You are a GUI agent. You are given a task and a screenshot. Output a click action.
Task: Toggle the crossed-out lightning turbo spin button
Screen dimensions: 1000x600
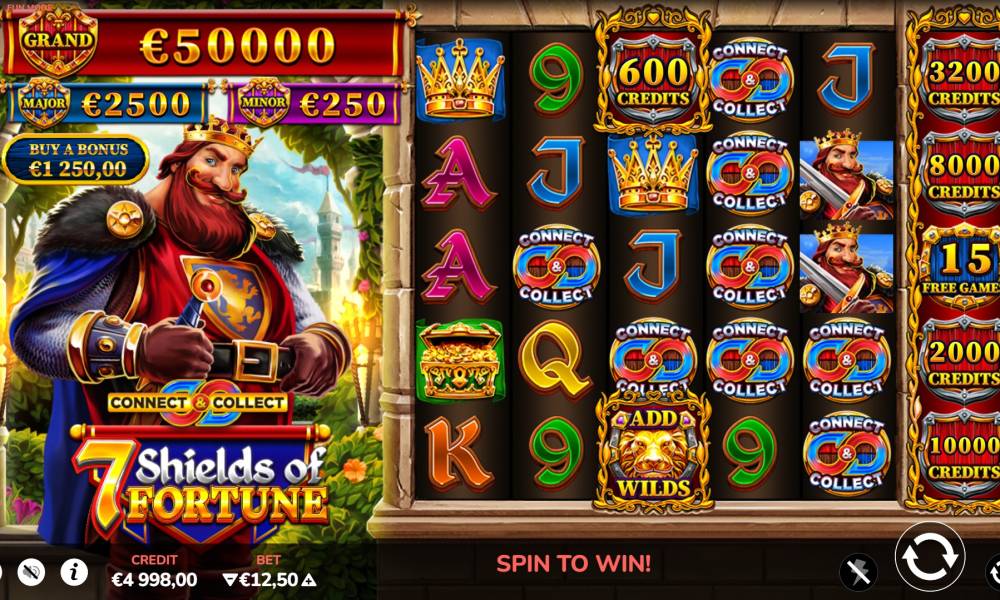click(858, 571)
